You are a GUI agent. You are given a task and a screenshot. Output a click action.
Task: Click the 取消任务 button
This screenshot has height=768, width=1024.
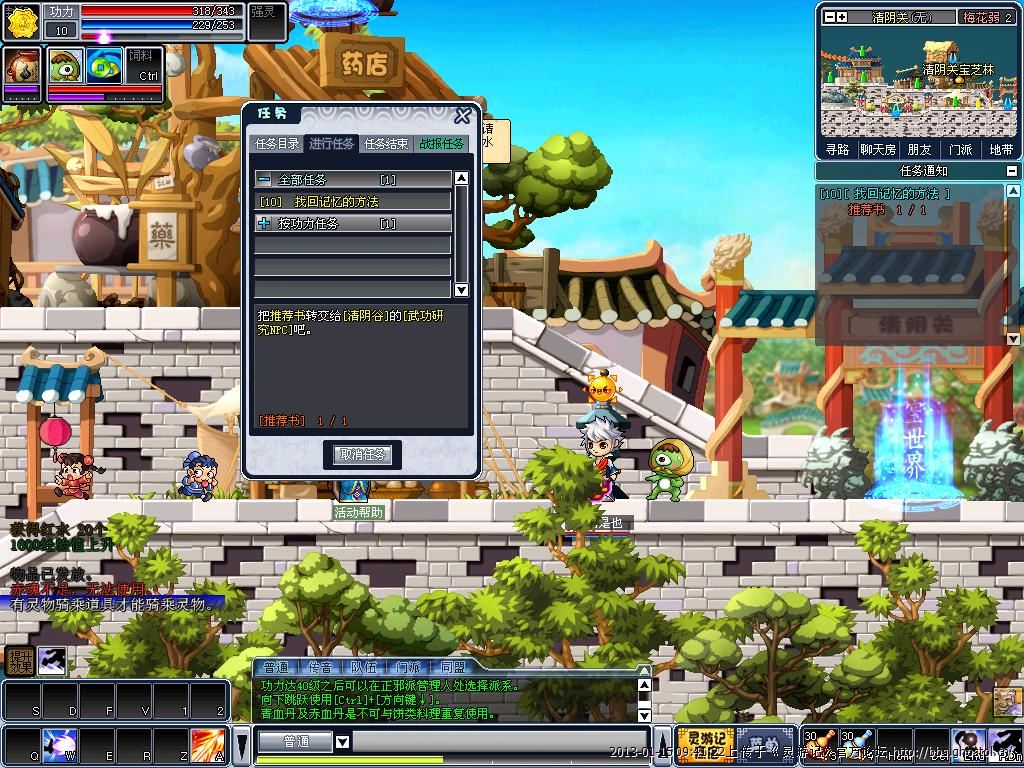[362, 455]
